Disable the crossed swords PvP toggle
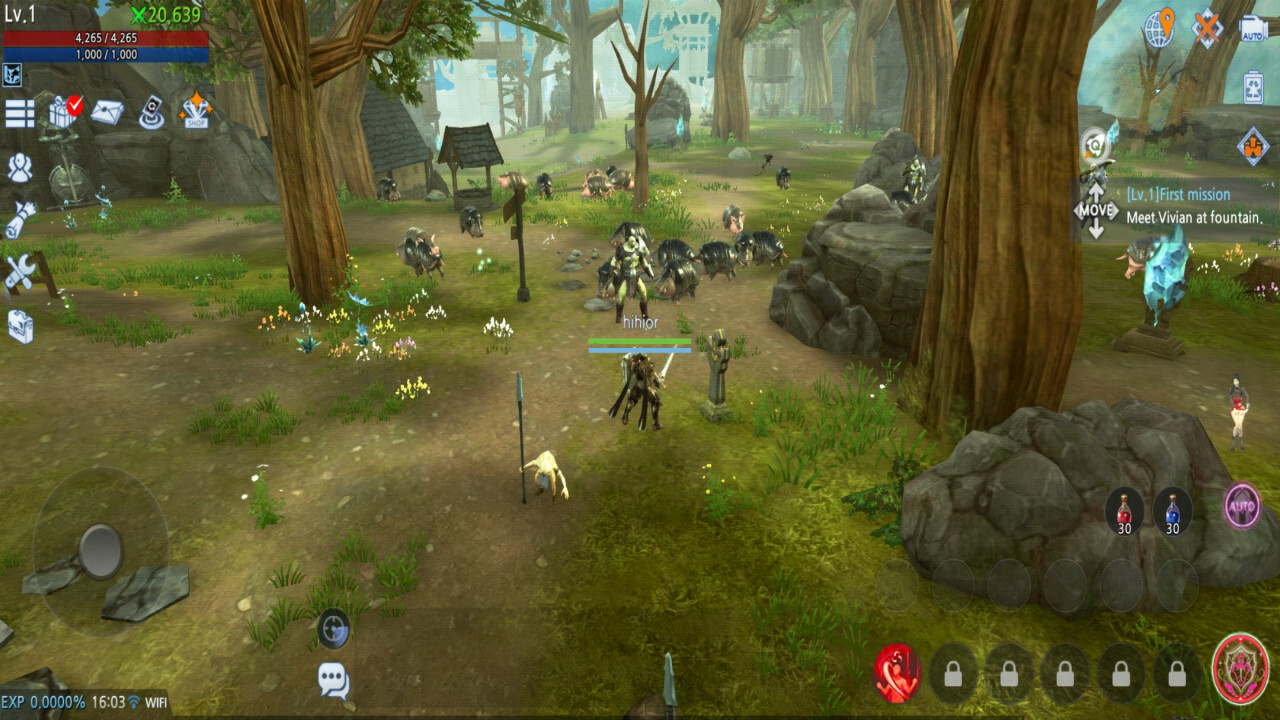 point(1205,26)
